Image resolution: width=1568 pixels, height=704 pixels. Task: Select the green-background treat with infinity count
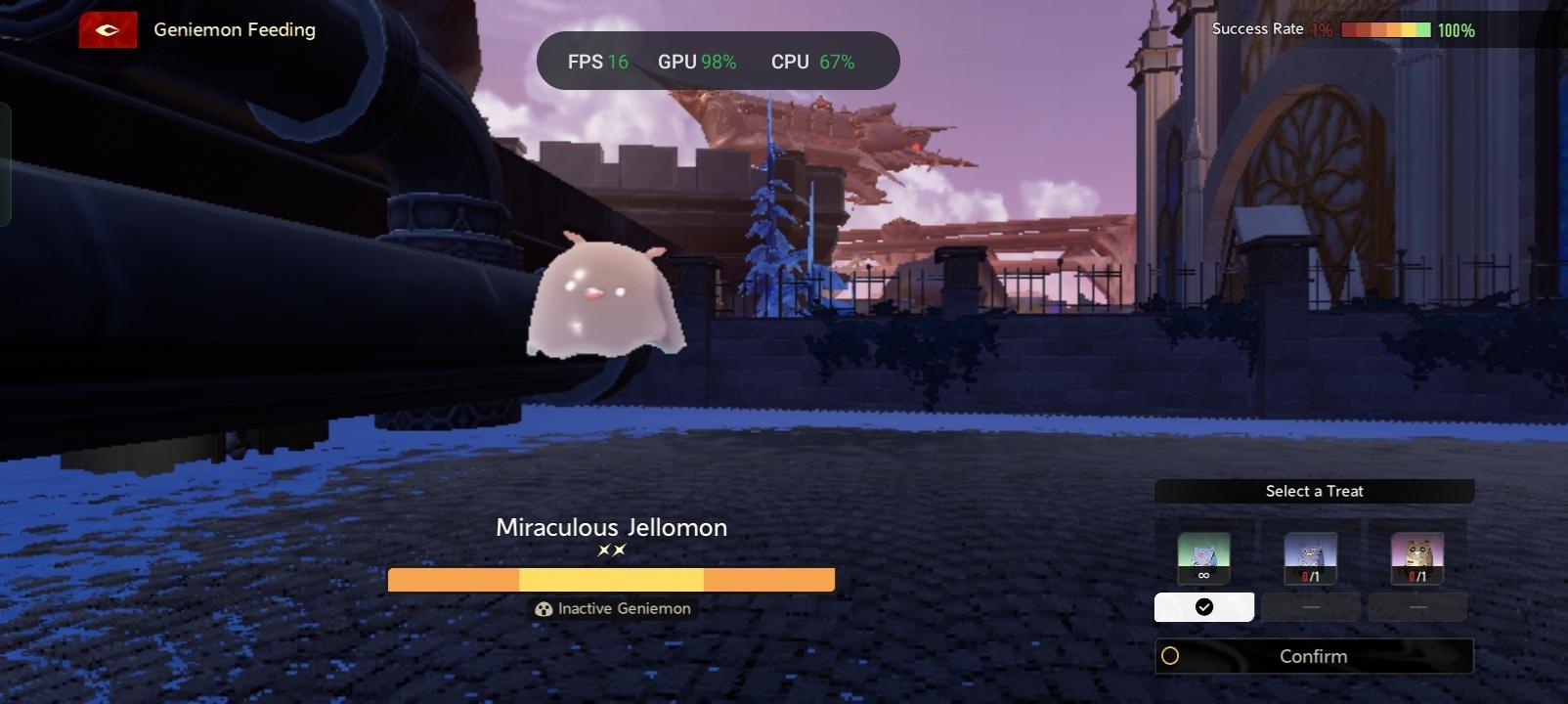point(1203,557)
